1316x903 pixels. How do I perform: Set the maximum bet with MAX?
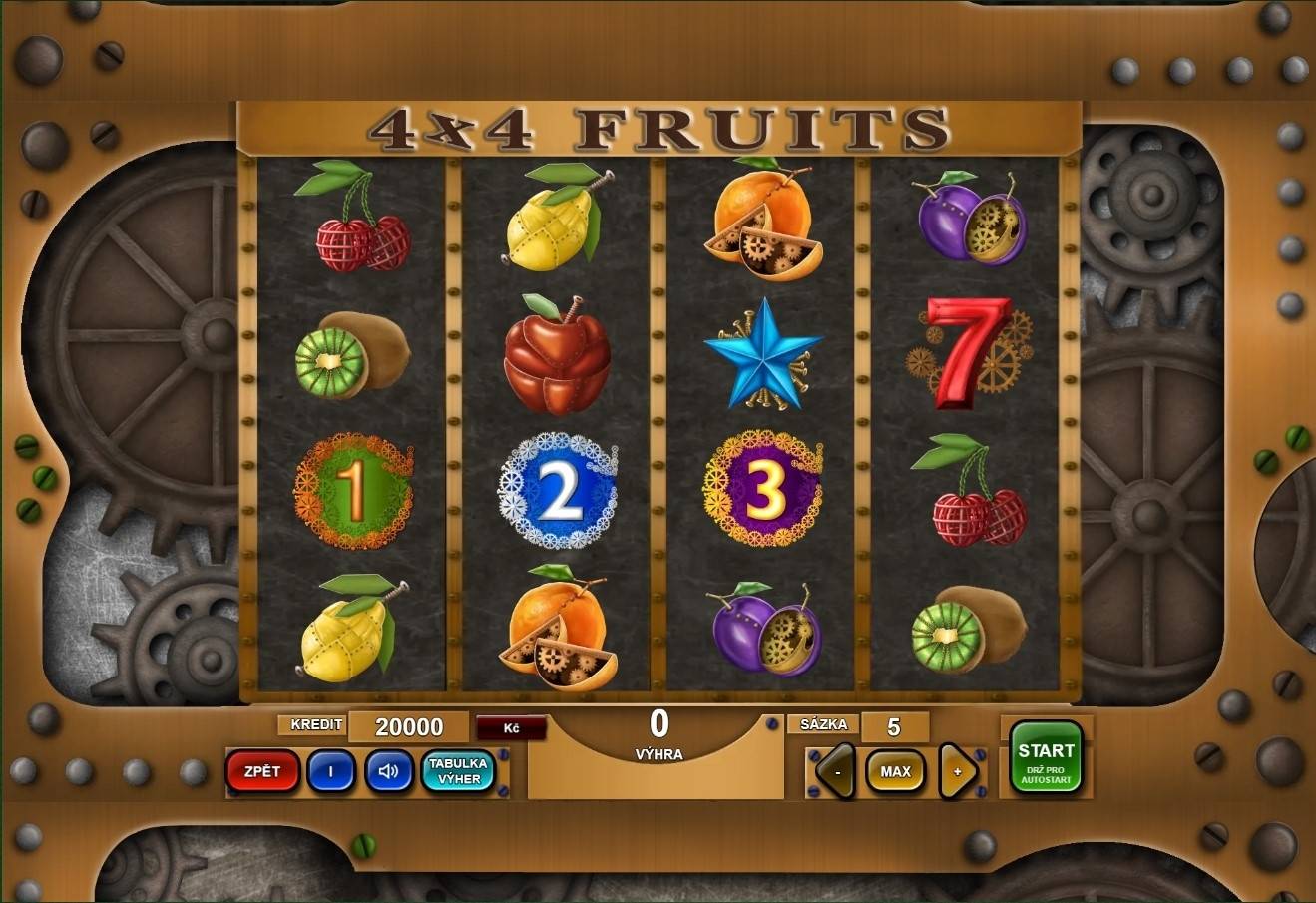895,771
